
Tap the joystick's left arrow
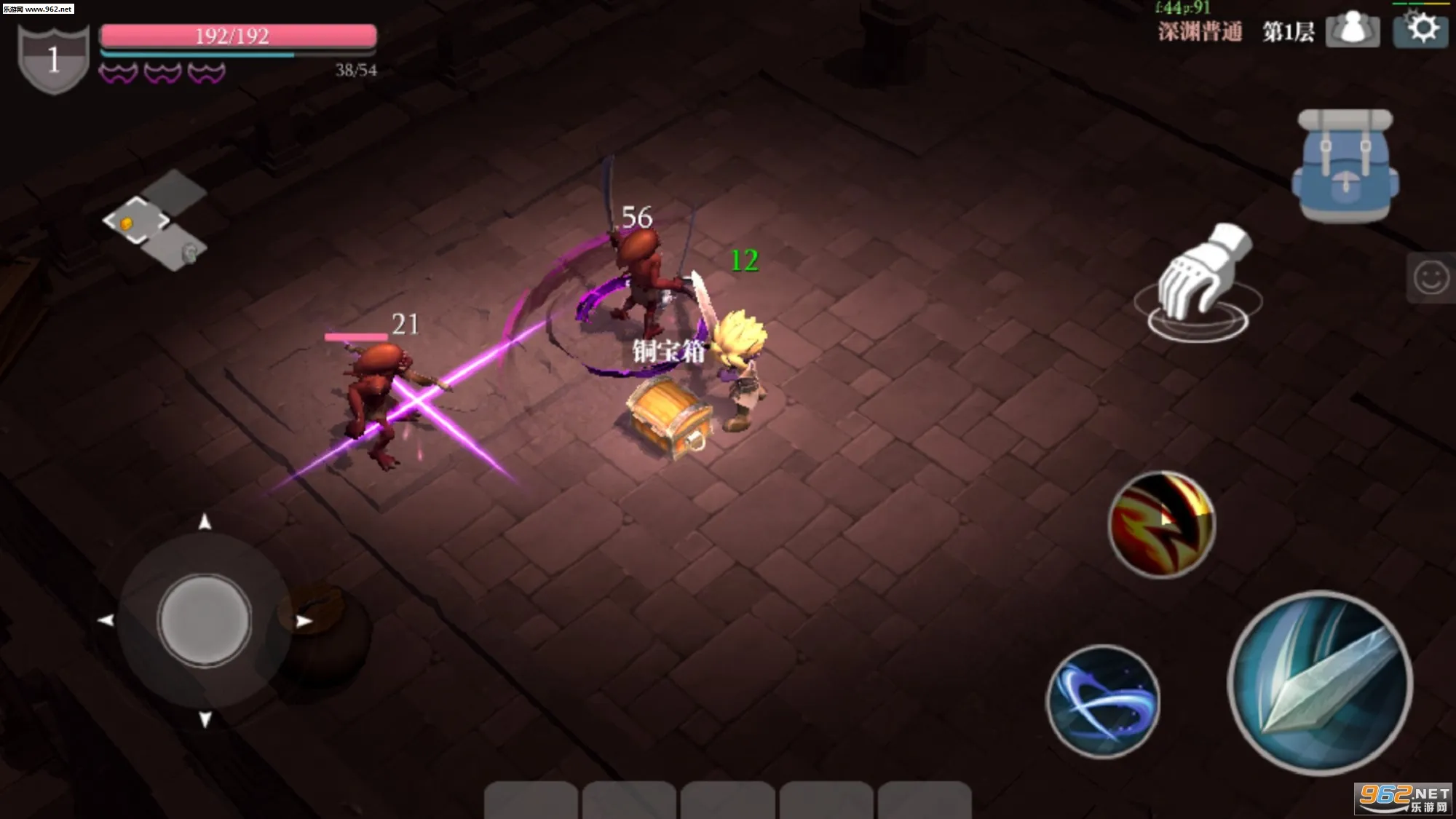coord(106,620)
